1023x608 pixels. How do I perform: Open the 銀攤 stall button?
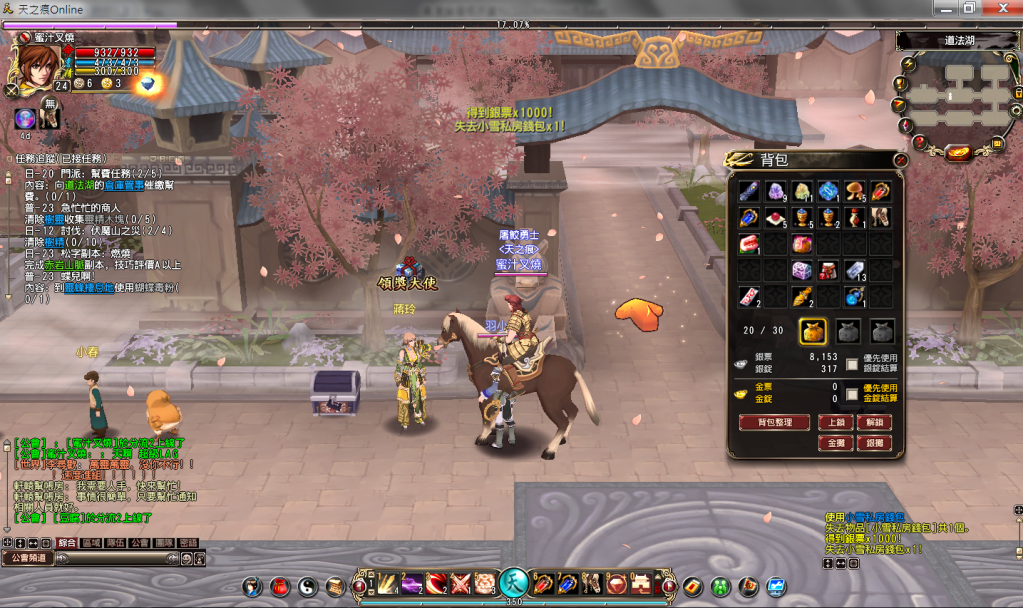tap(873, 442)
